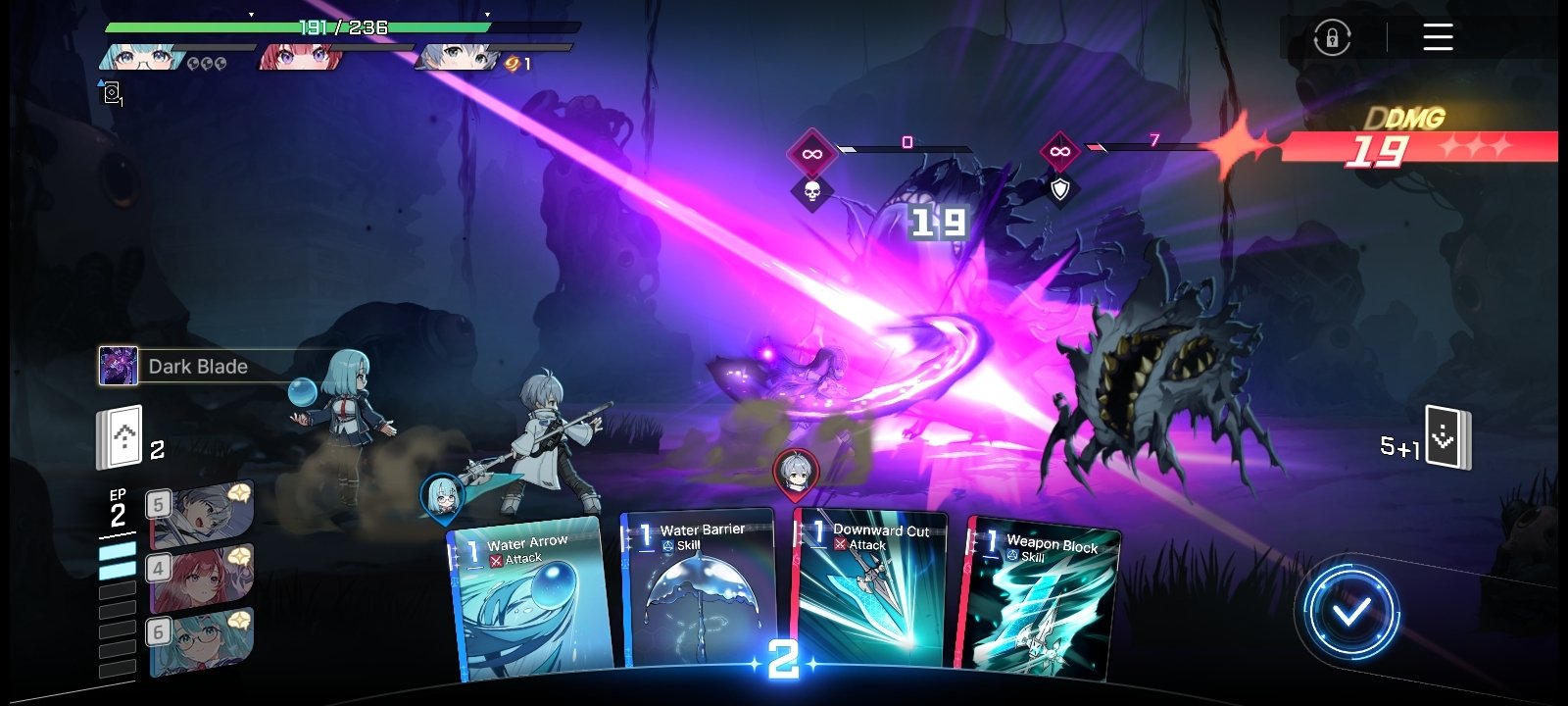Click the screen lock rotation icon
The image size is (1568, 706).
pos(1331,37)
